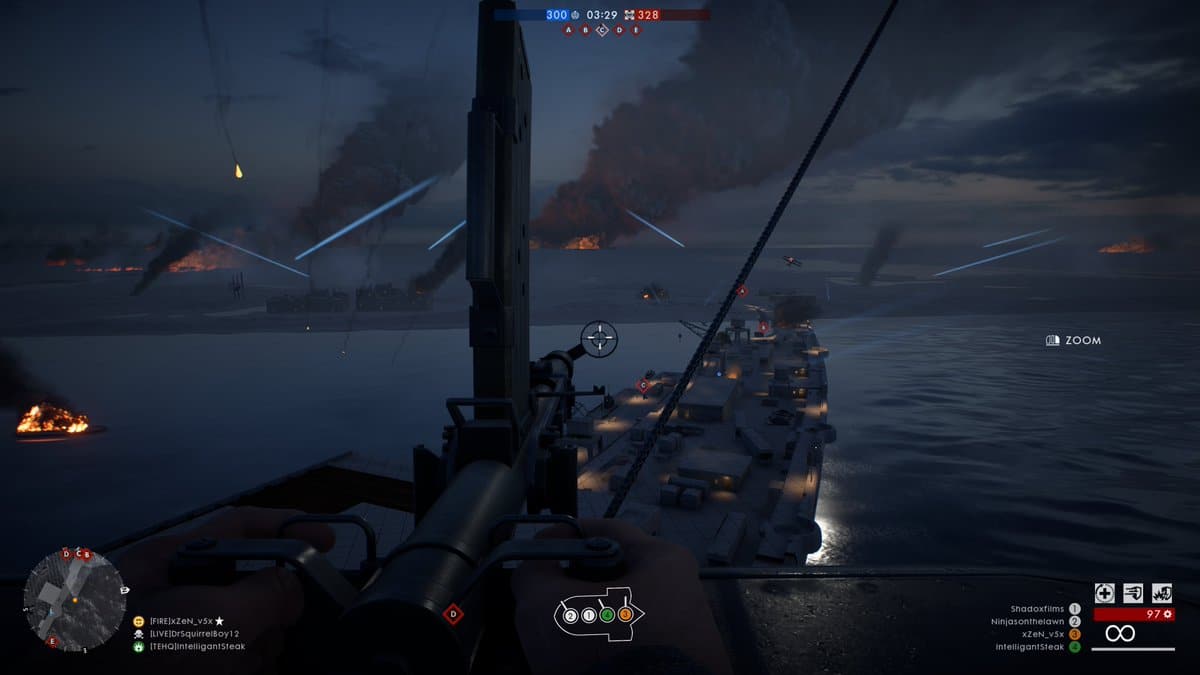1200x675 pixels.
Task: Open the circular minimap
Action: click(x=74, y=600)
